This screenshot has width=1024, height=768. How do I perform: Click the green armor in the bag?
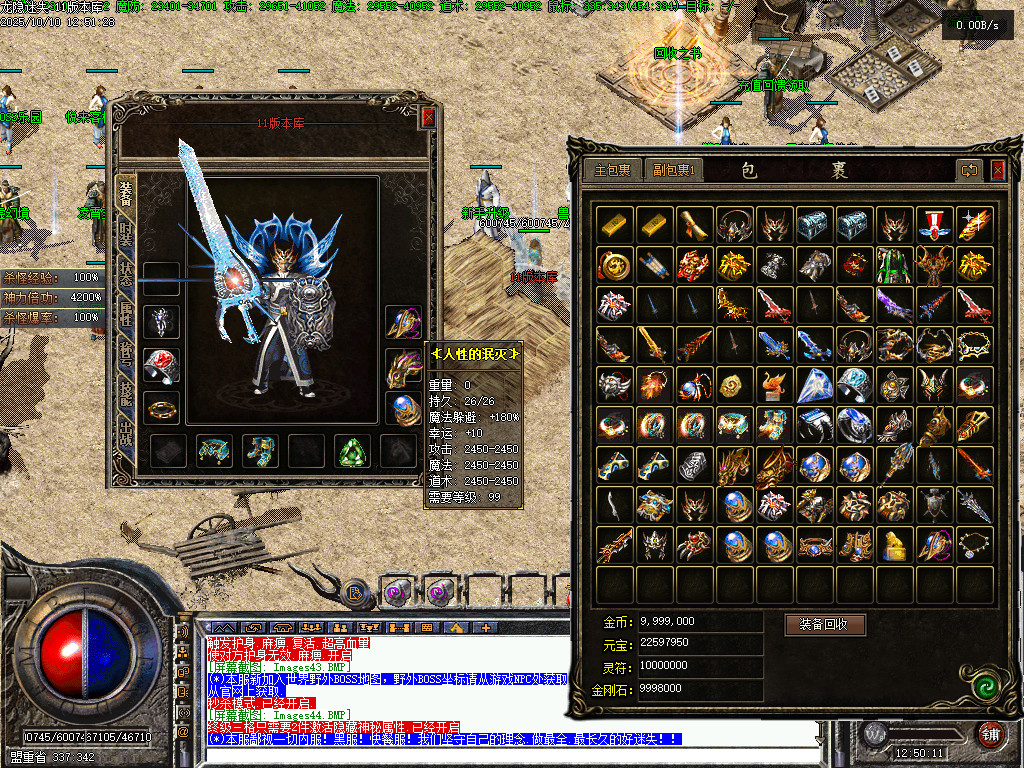(x=893, y=265)
